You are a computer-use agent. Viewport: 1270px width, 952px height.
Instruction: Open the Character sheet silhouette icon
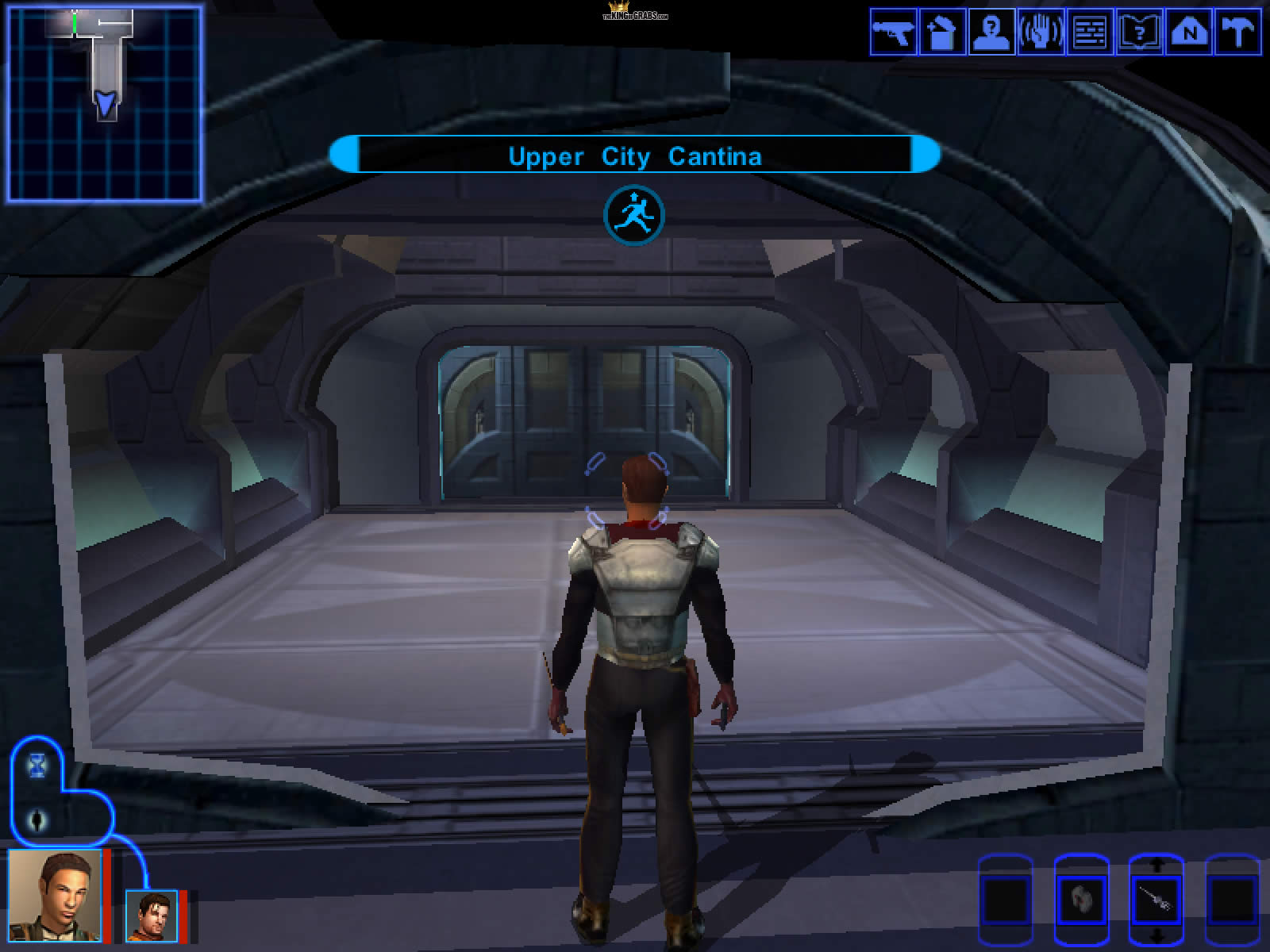click(991, 33)
